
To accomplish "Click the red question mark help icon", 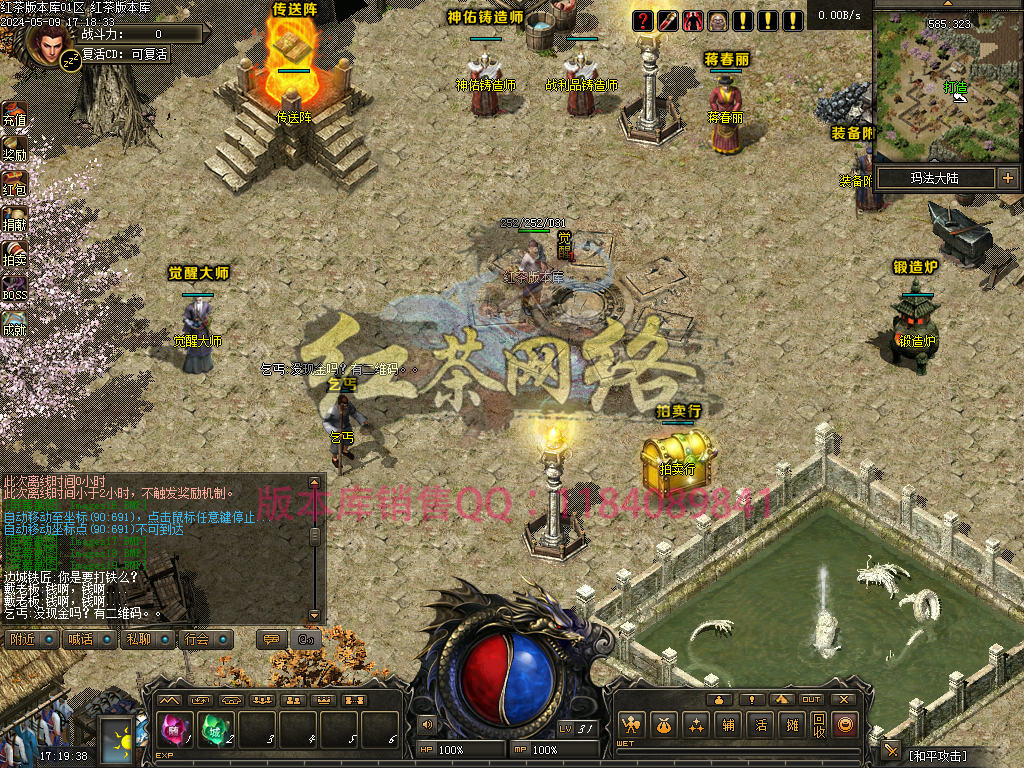I will [643, 20].
